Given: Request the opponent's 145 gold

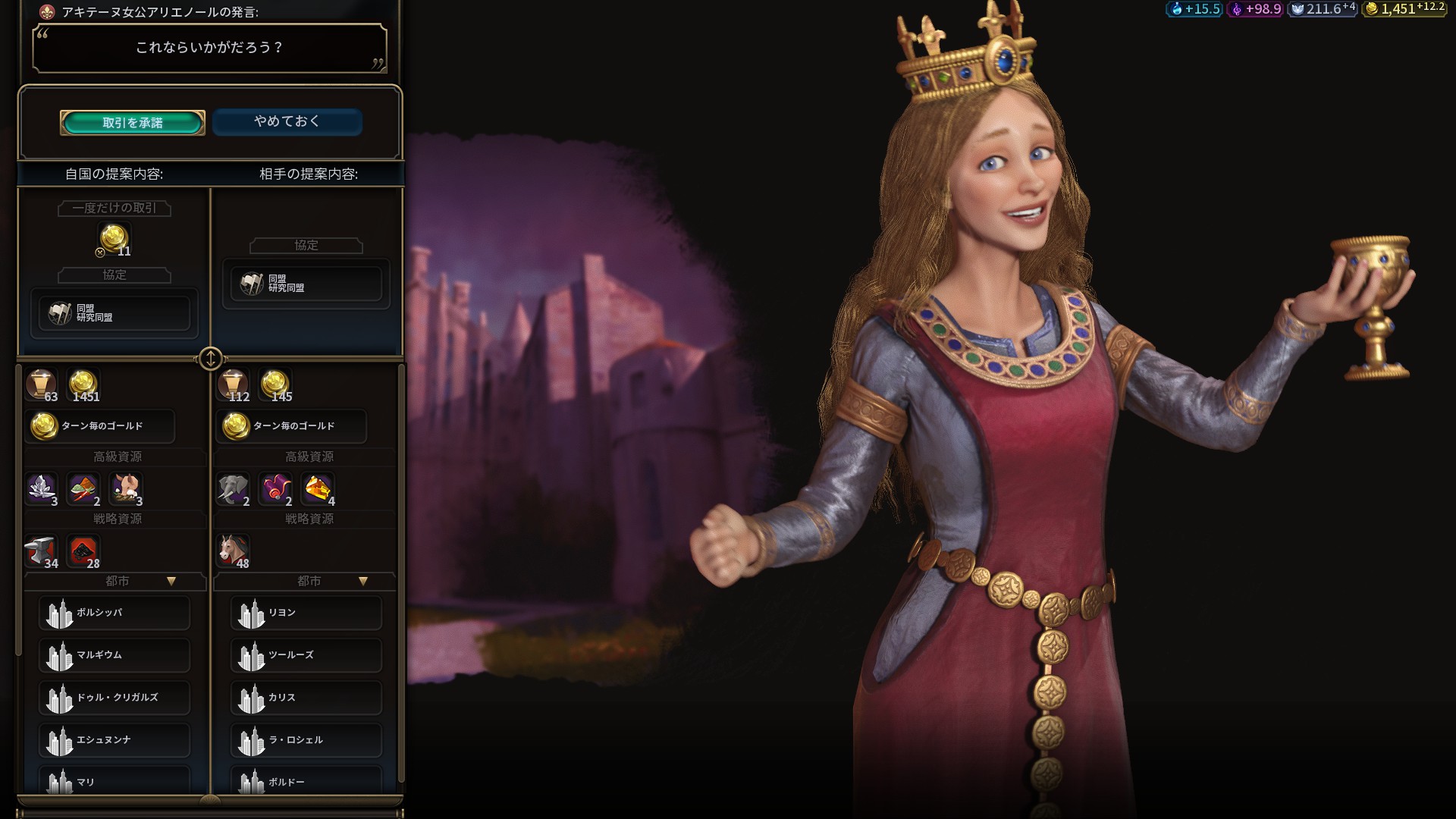Looking at the screenshot, I should click(275, 385).
